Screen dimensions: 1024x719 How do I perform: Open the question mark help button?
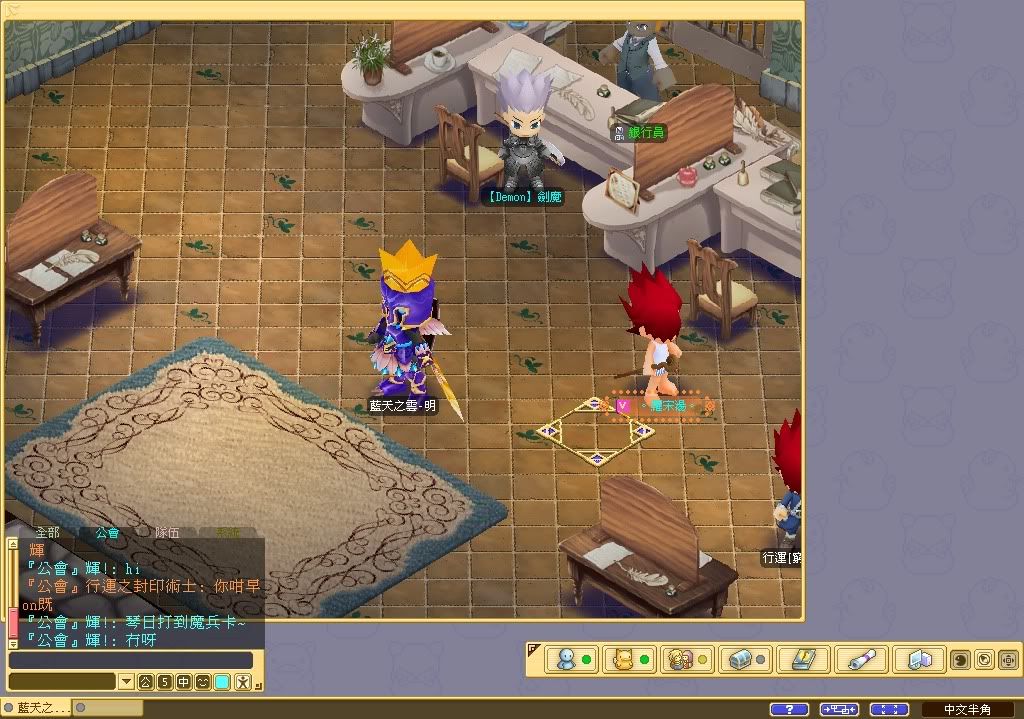click(x=789, y=709)
